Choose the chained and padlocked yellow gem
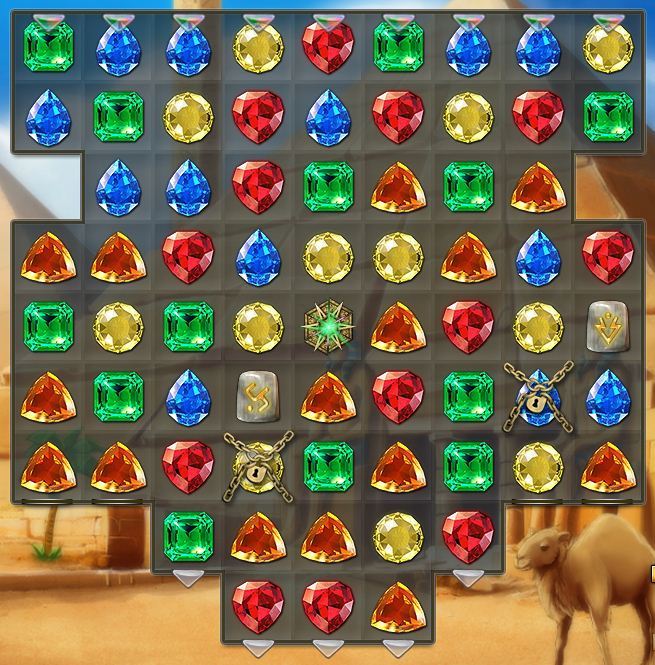655x665 pixels. point(258,466)
